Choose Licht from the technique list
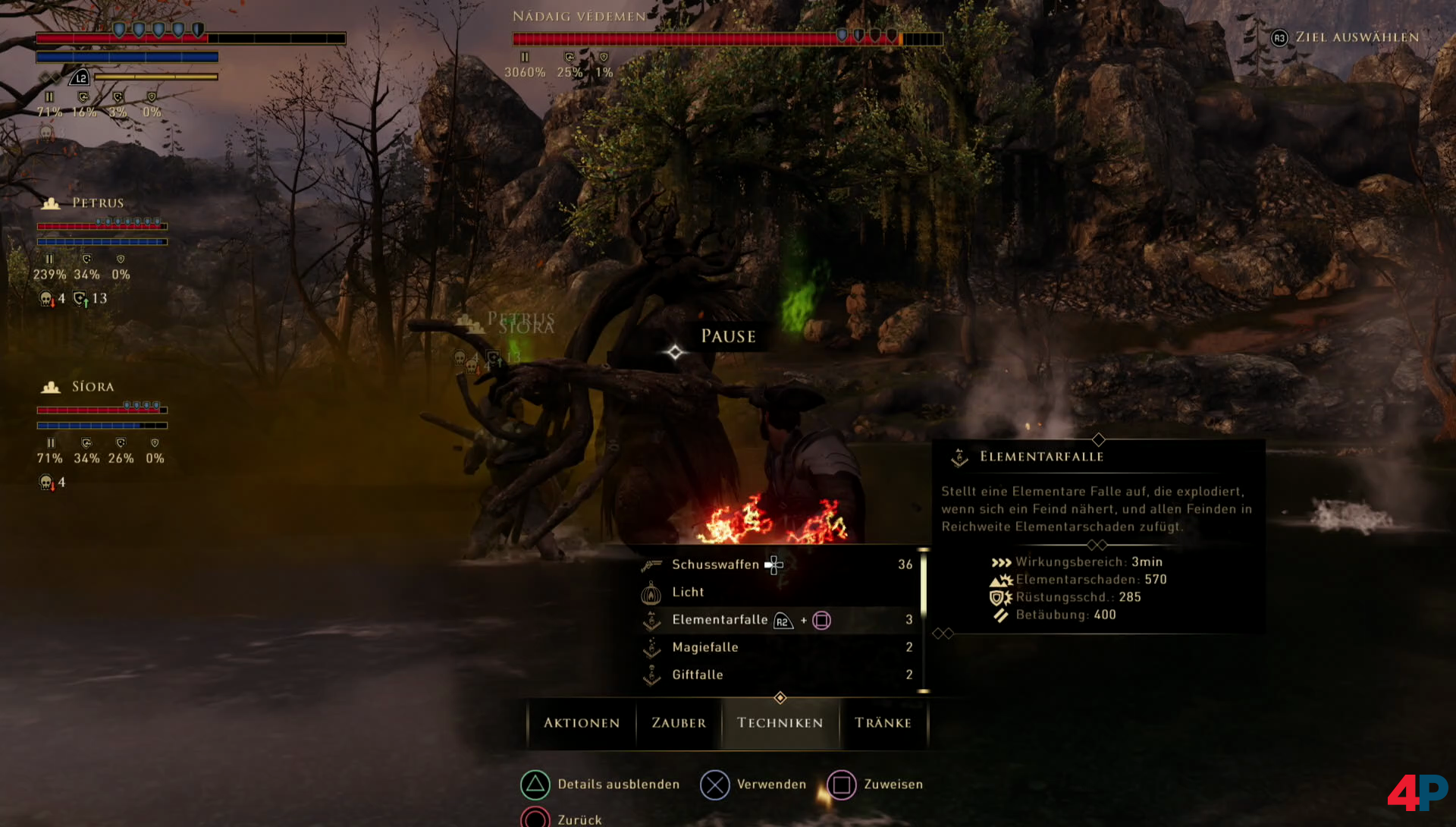Viewport: 1456px width, 827px height. point(688,592)
